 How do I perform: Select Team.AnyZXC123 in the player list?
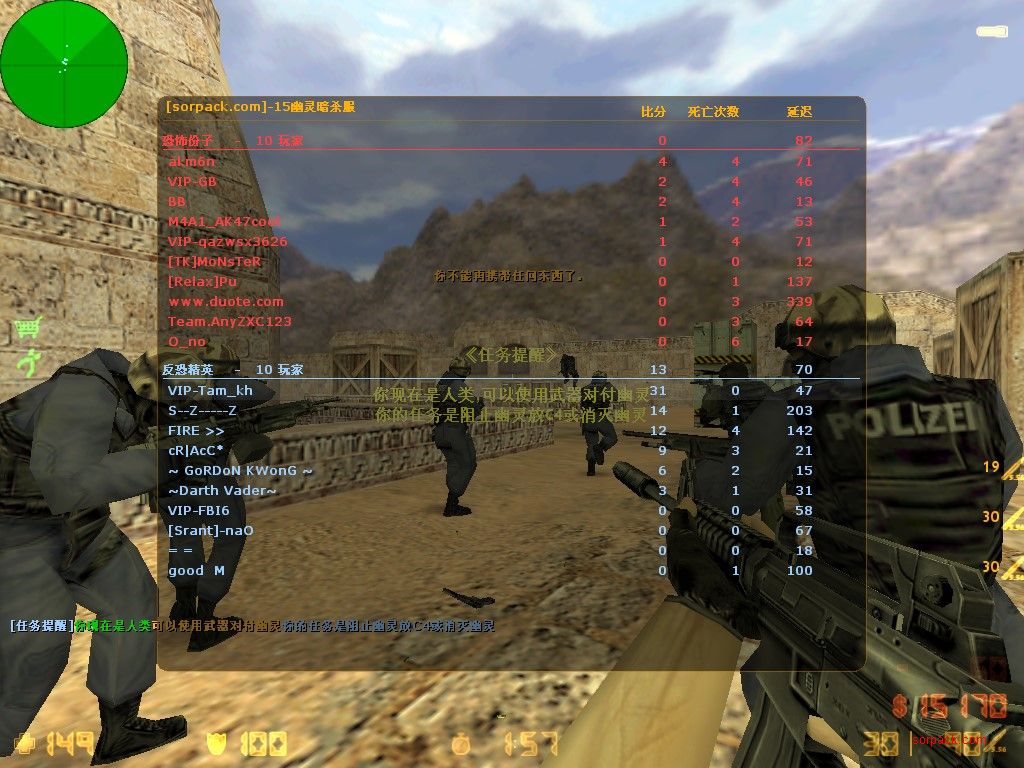[230, 321]
